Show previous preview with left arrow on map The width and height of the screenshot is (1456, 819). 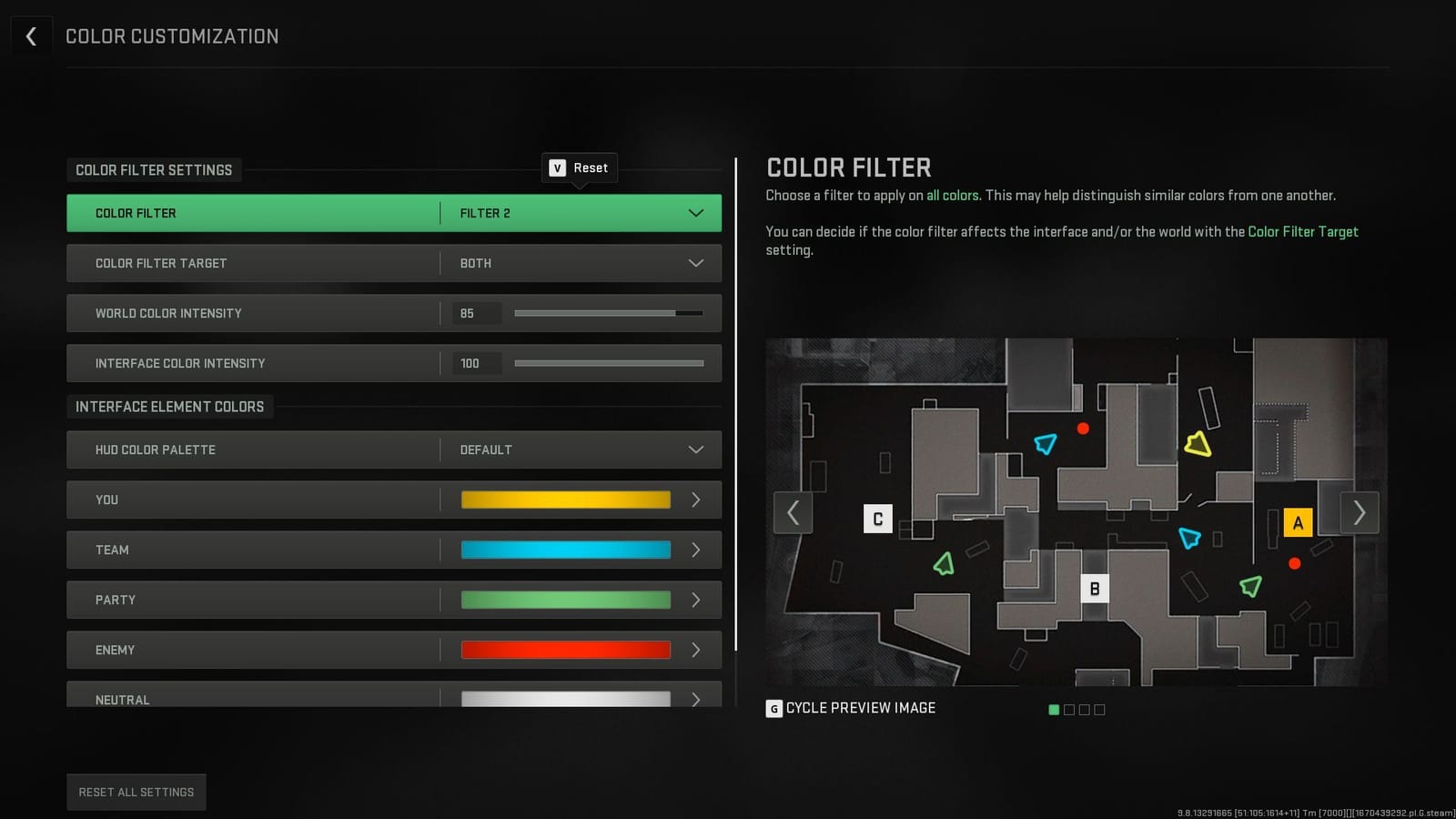tap(793, 513)
